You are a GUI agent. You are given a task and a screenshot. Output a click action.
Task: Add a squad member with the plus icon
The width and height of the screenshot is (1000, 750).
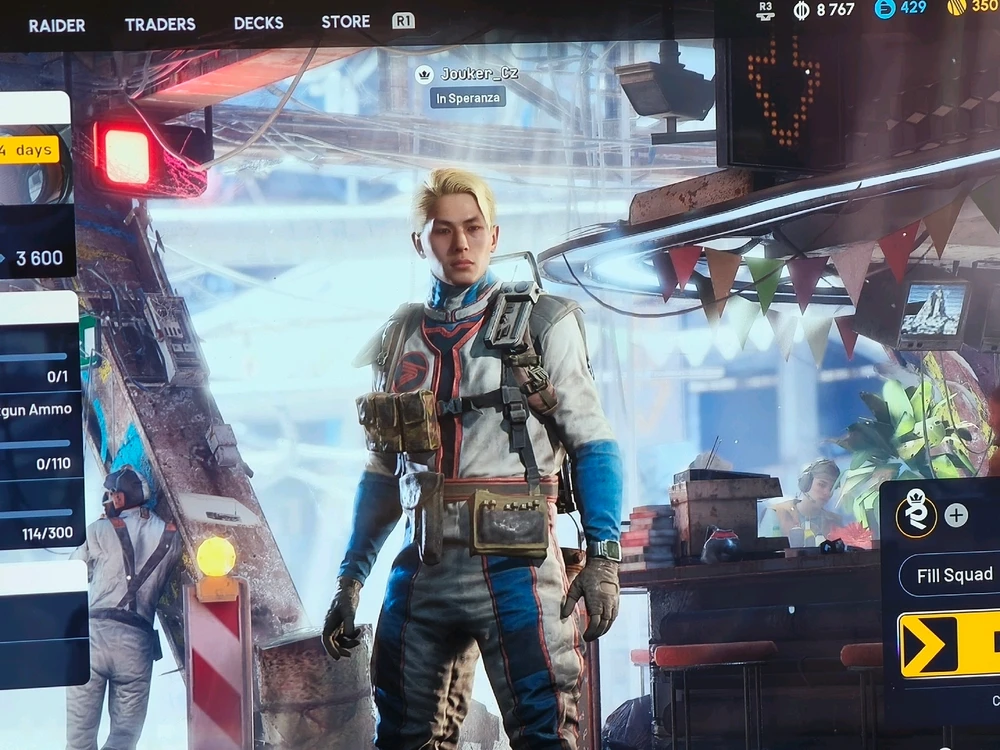956,515
